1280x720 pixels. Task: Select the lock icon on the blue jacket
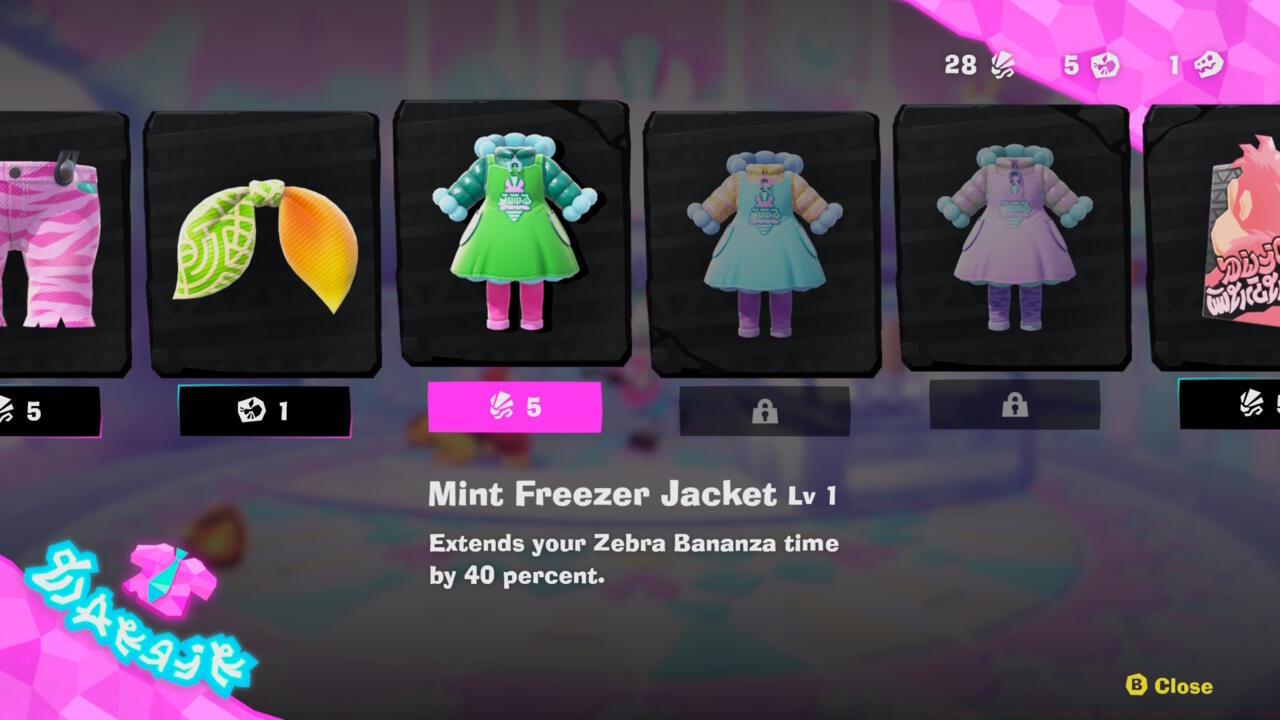[x=767, y=411]
